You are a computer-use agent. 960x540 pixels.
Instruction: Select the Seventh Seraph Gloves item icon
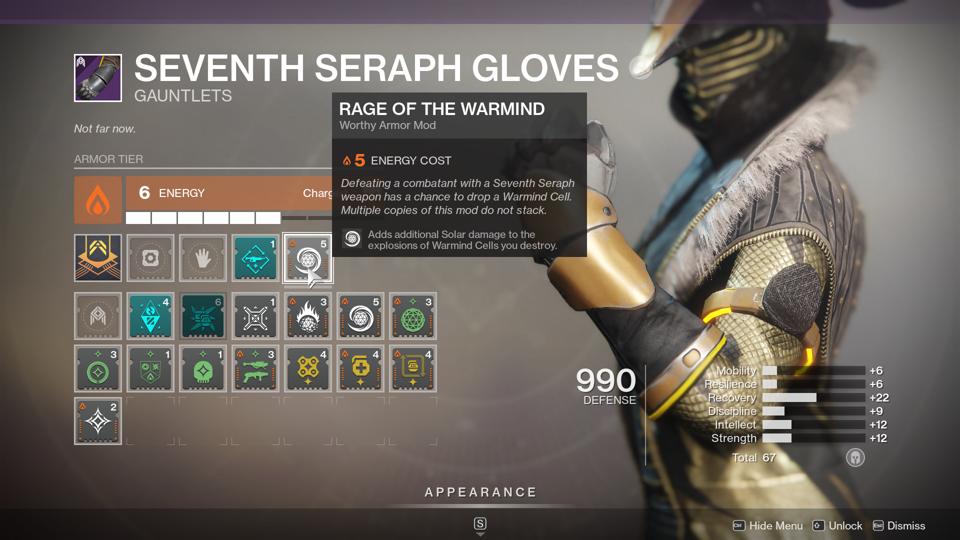[x=98, y=78]
